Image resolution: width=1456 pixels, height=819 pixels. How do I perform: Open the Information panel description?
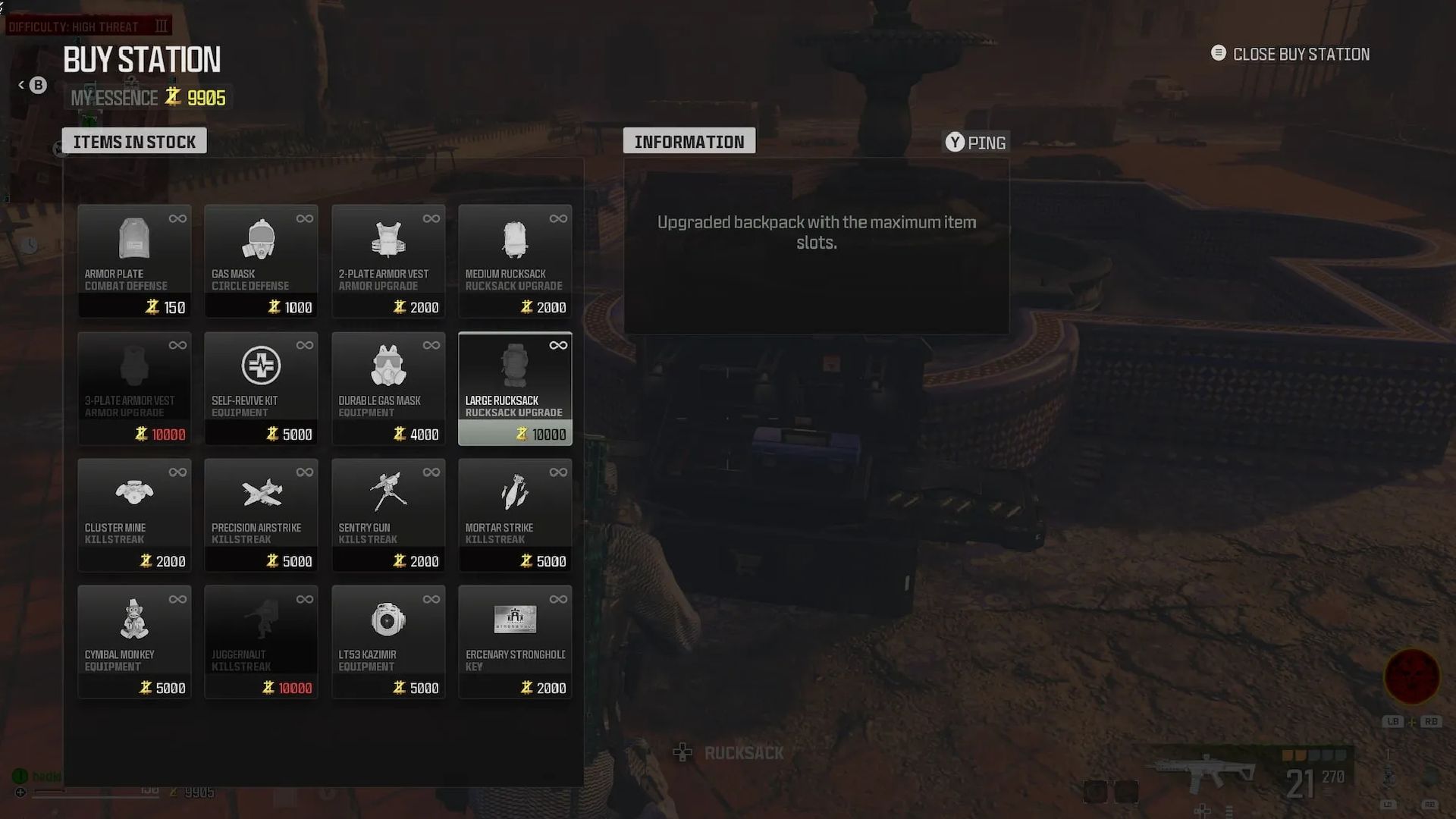816,232
